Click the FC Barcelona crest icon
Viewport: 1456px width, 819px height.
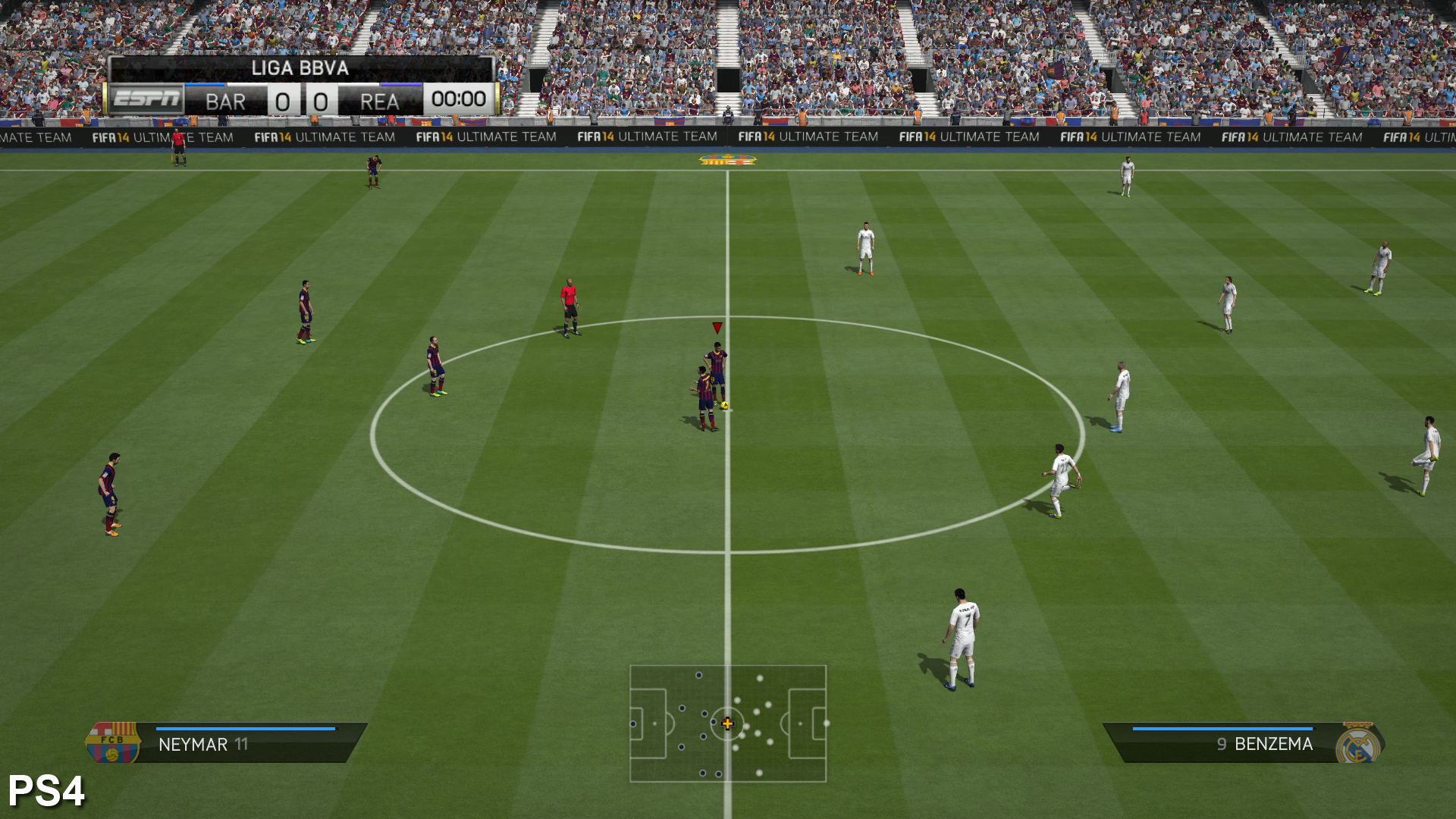pos(112,742)
